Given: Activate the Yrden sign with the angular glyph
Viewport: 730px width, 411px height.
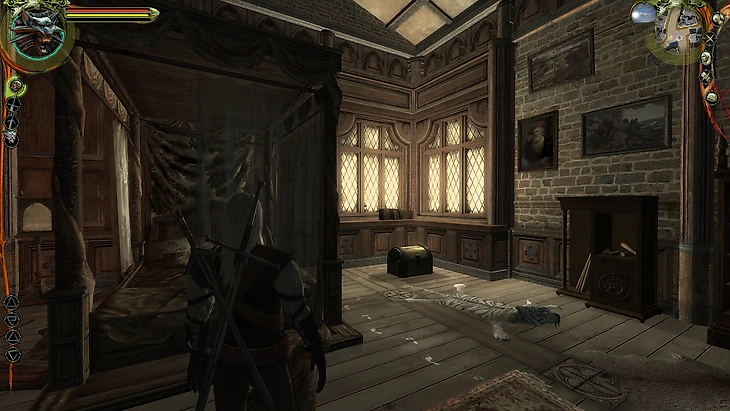Looking at the screenshot, I should 12,320.
